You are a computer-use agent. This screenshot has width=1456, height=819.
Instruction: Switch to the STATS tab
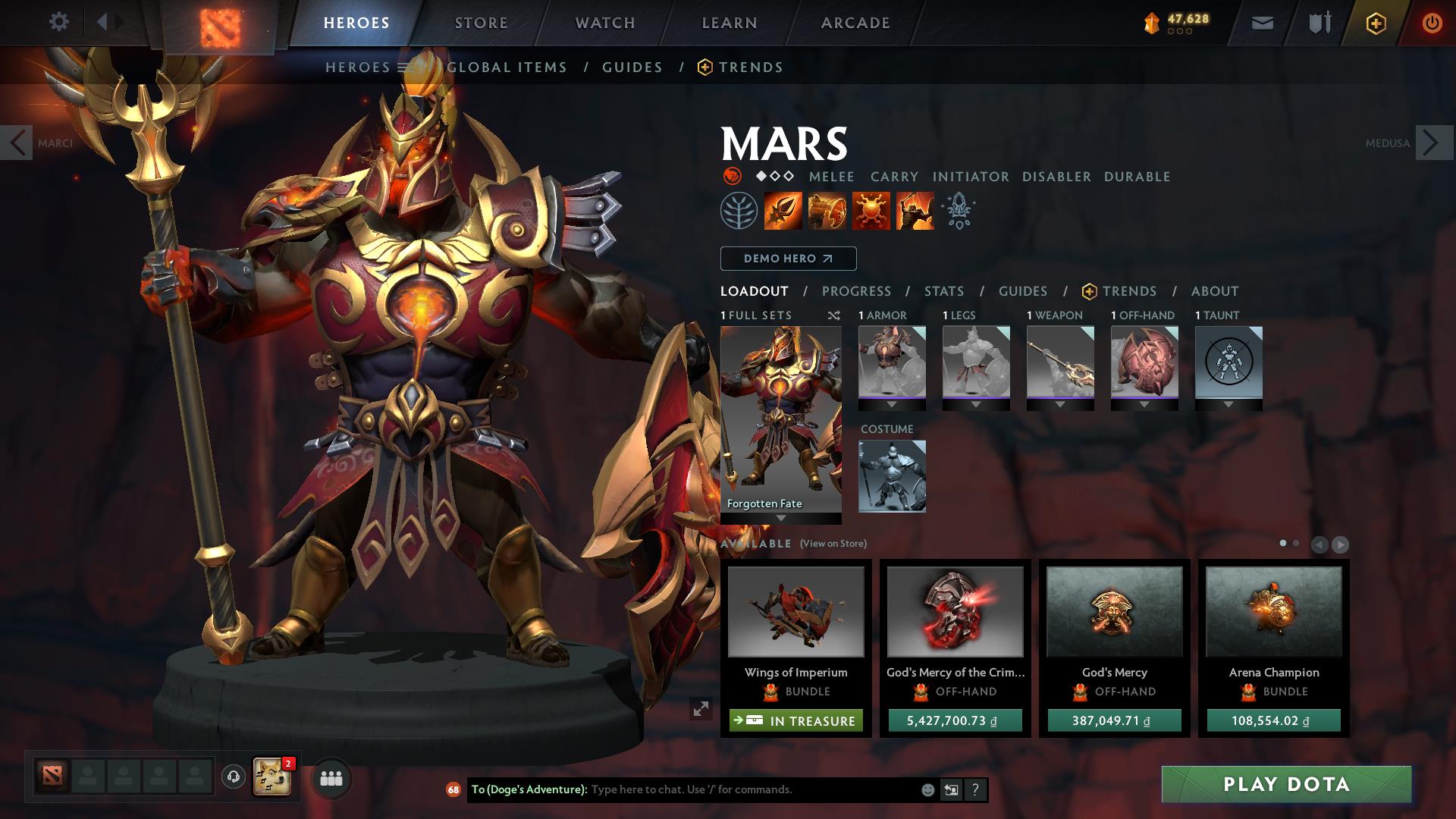click(943, 291)
